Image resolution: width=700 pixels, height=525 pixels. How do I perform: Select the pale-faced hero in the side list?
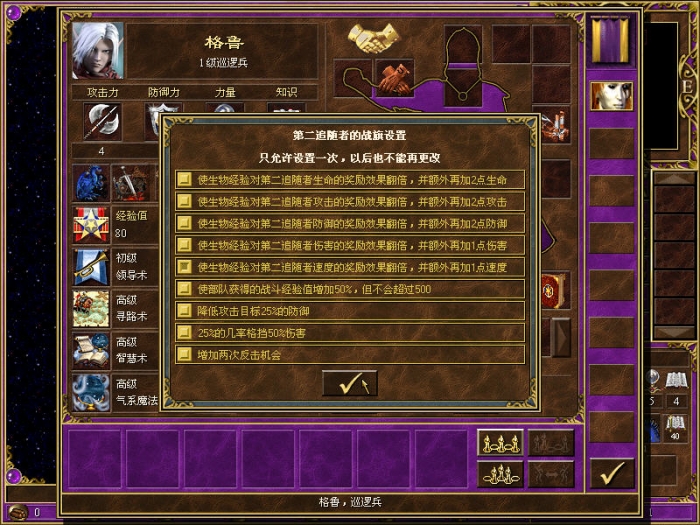click(x=611, y=96)
